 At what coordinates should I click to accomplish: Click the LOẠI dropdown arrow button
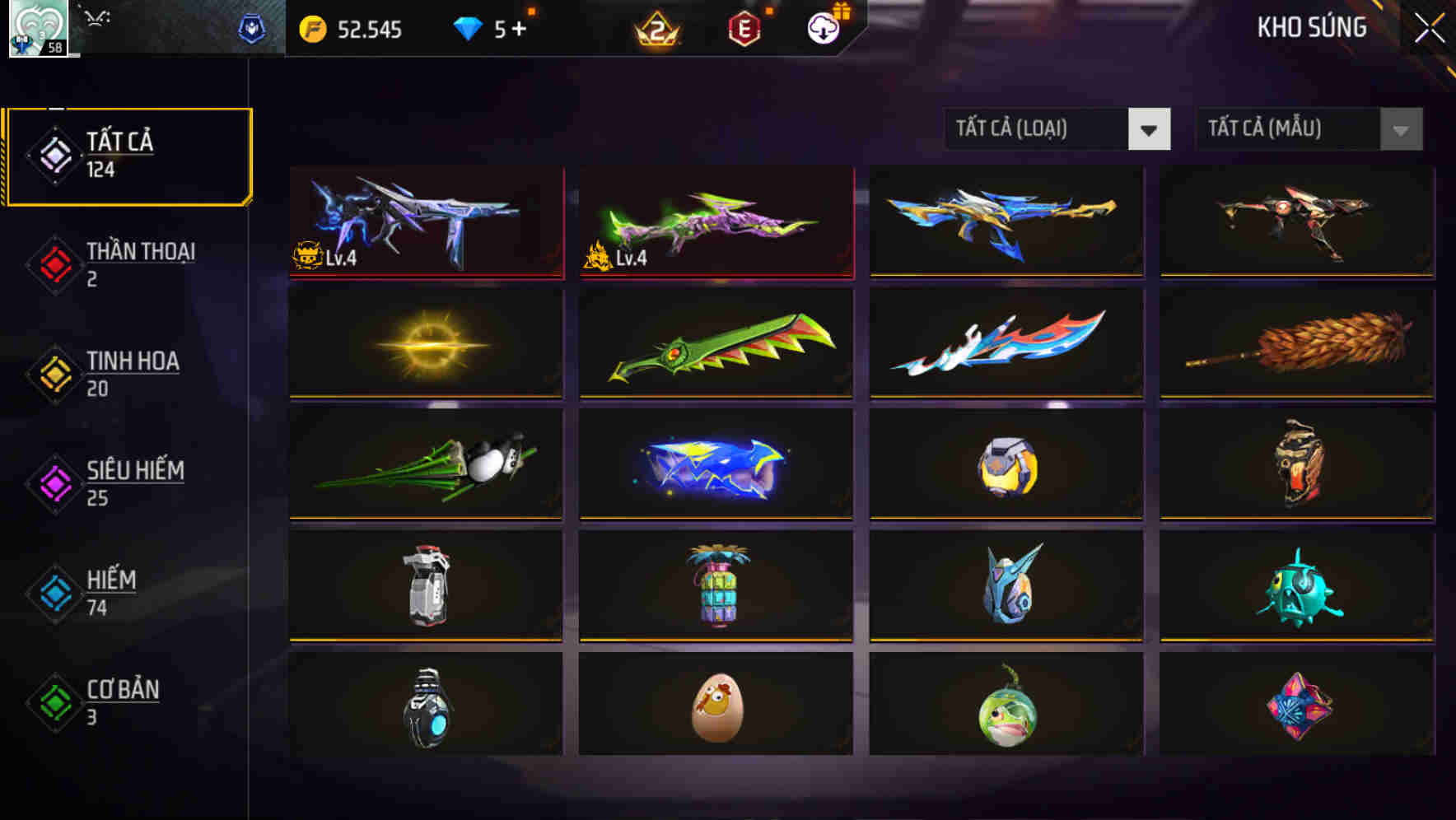click(x=1151, y=129)
